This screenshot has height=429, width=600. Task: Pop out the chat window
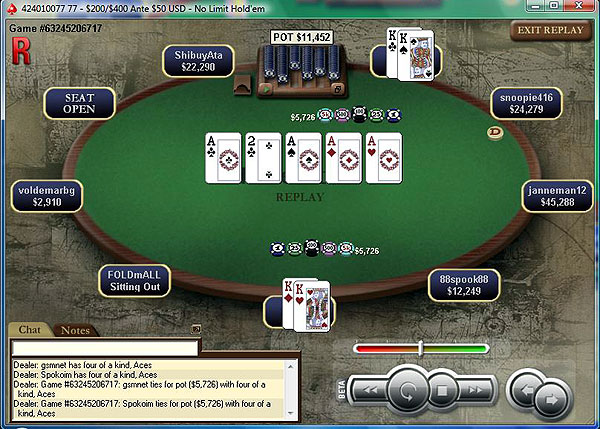(197, 329)
